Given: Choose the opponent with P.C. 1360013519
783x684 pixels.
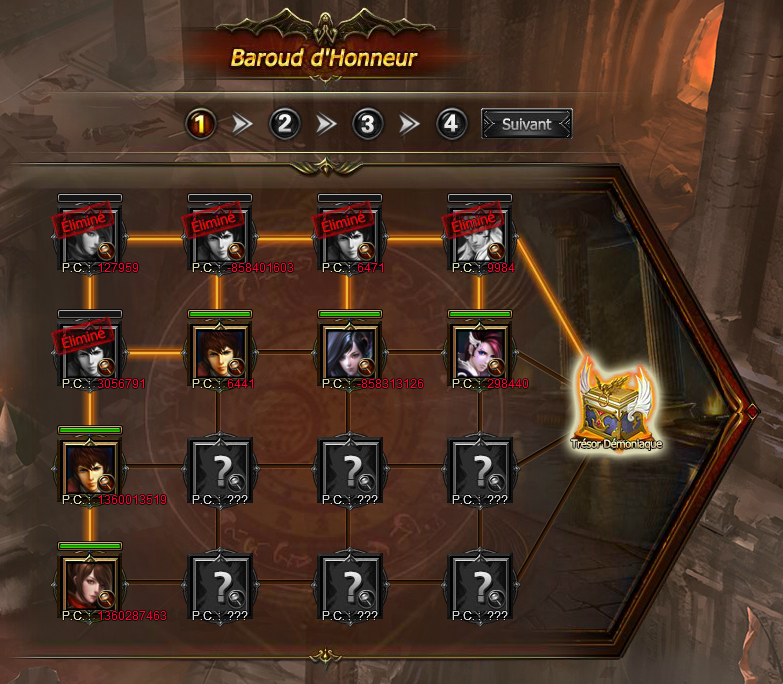Looking at the screenshot, I should coord(89,467).
